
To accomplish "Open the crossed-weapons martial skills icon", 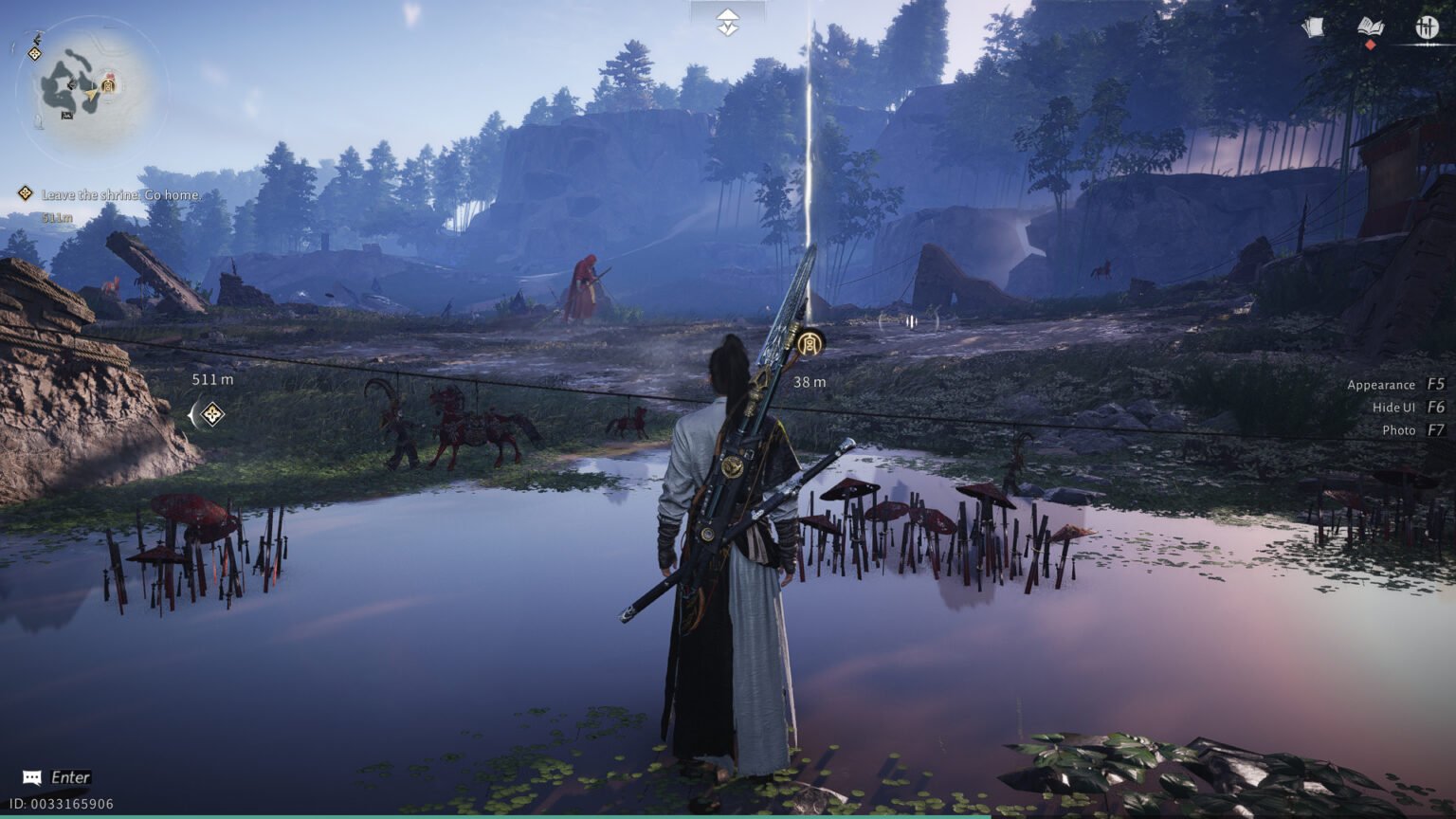I will 1427,26.
